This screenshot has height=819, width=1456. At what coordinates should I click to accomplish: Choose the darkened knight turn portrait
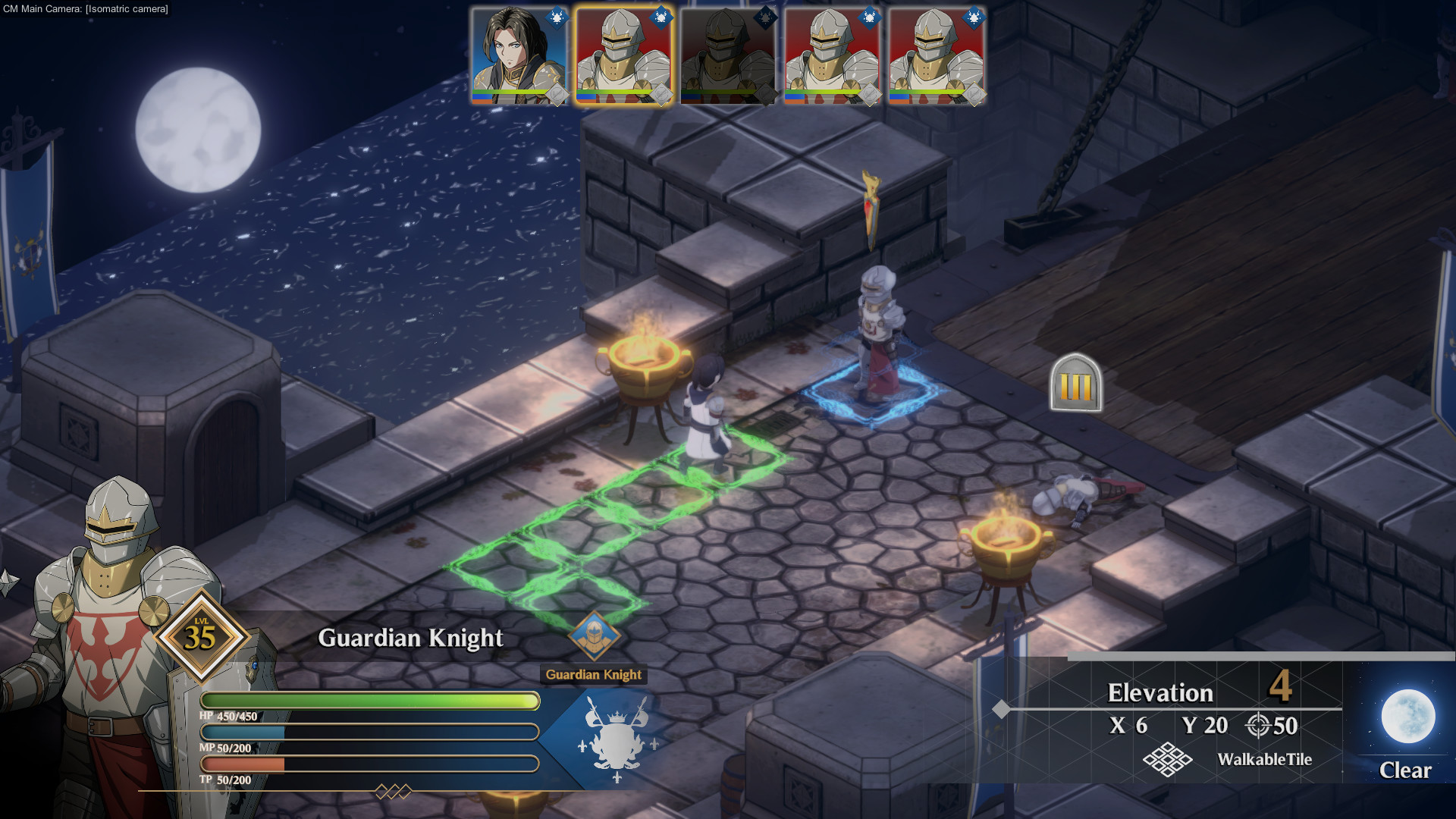tap(727, 57)
